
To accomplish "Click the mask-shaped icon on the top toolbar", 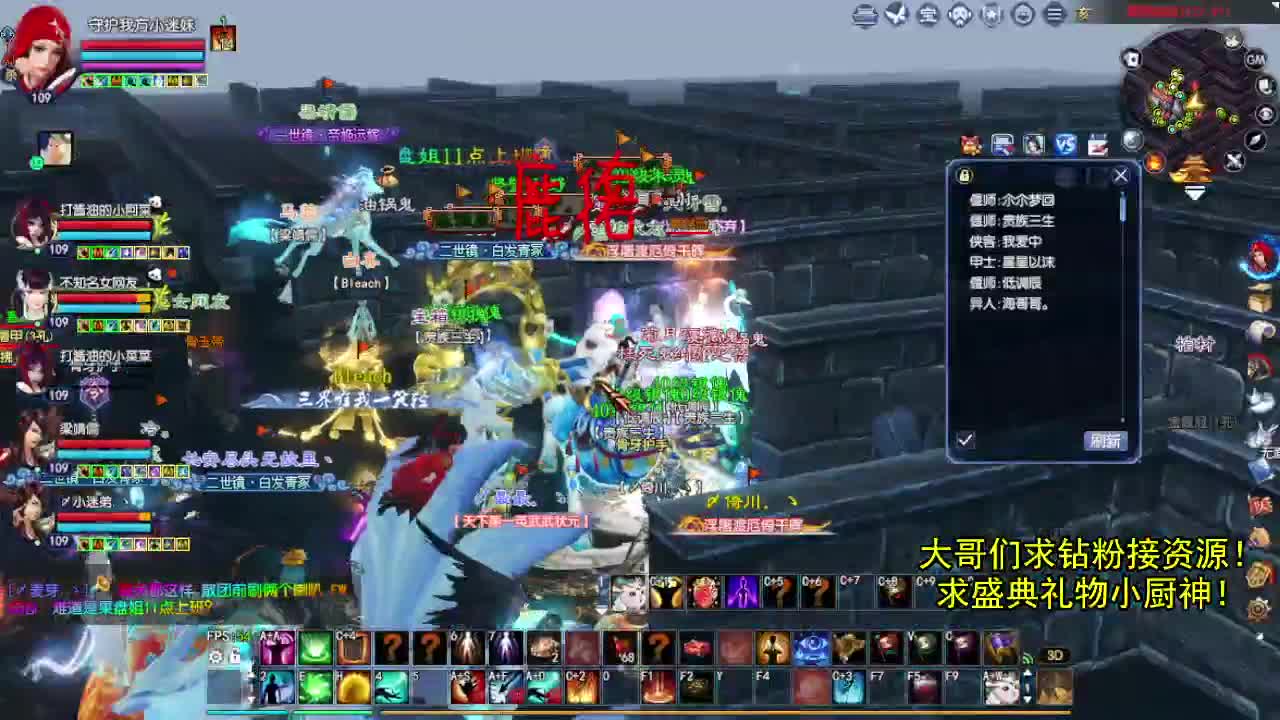I will 959,15.
